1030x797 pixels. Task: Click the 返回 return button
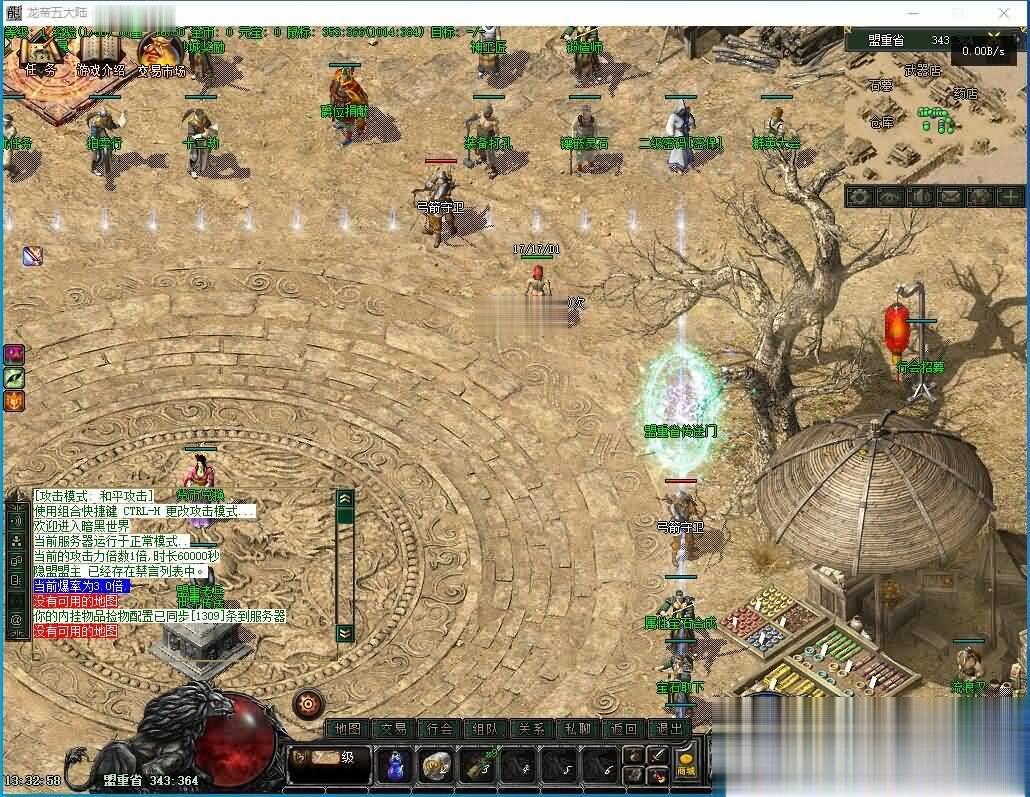[624, 729]
